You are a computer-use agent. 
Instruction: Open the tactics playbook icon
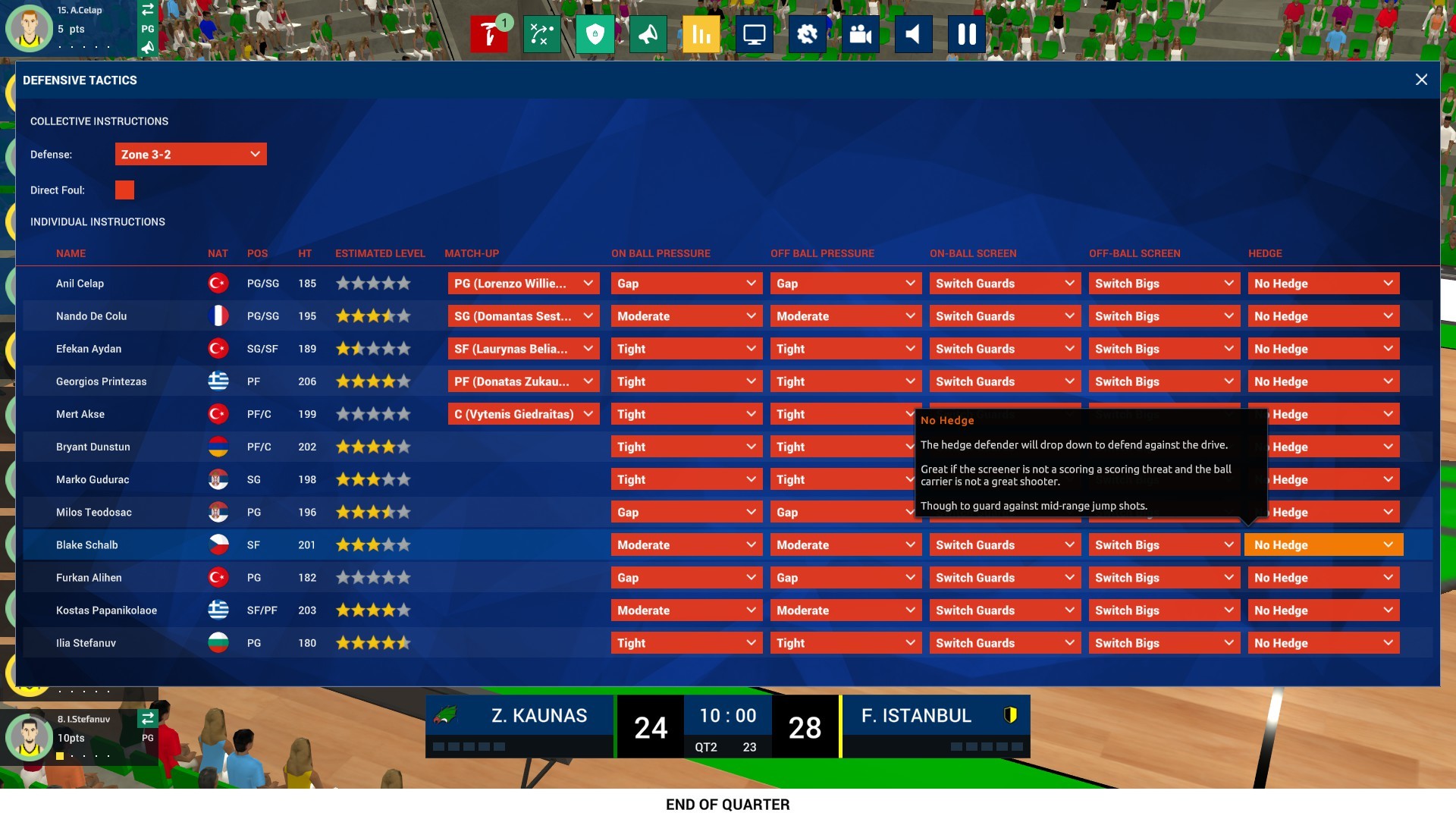pyautogui.click(x=542, y=33)
